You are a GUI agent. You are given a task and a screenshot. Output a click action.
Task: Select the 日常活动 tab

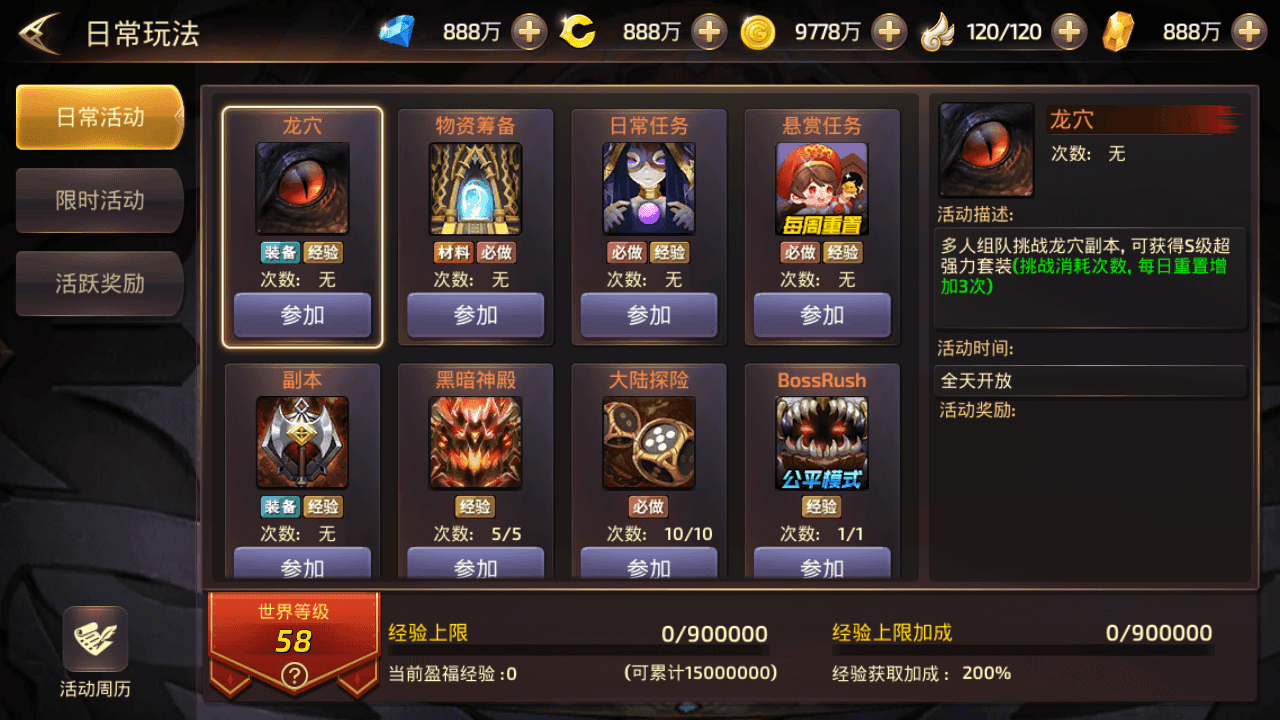tap(99, 117)
